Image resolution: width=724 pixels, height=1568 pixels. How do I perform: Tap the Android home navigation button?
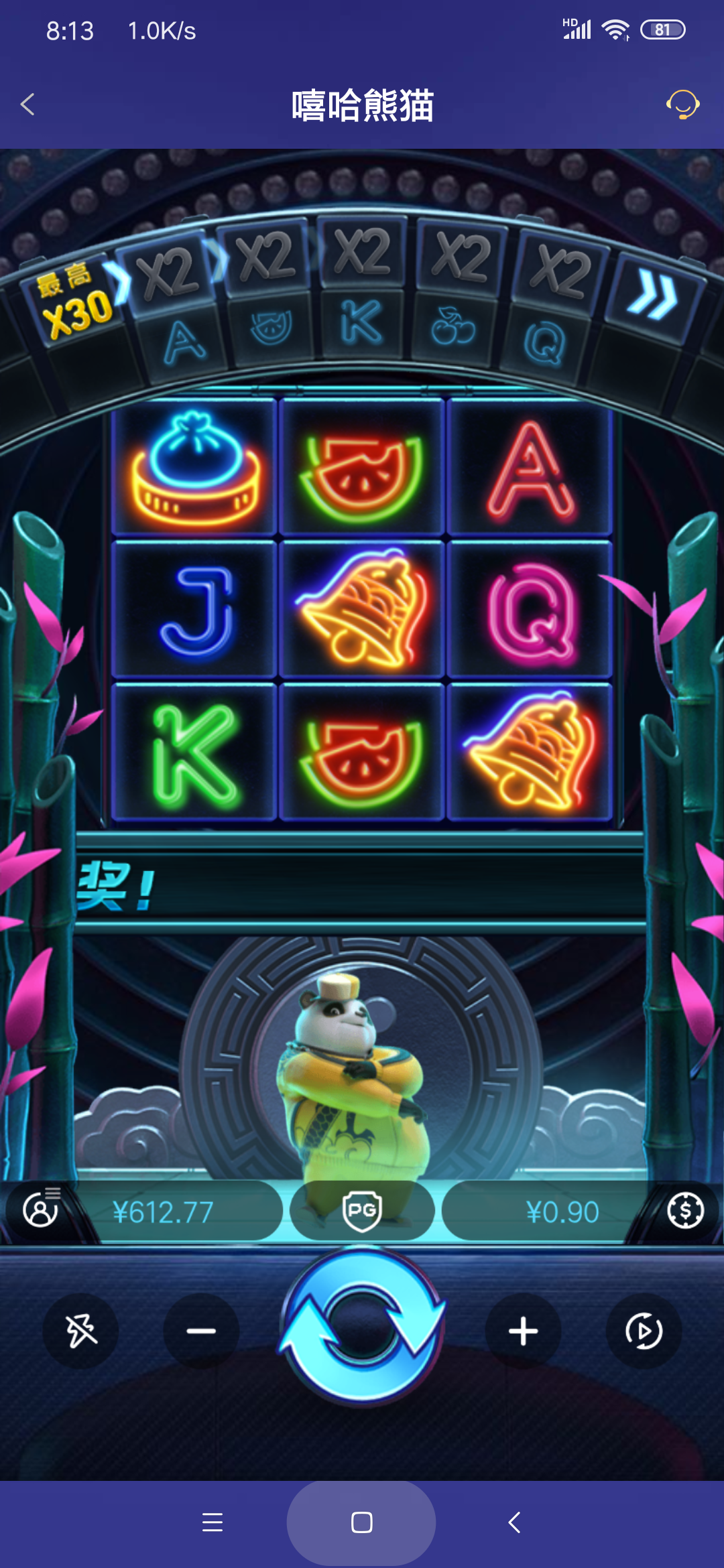point(362,1522)
